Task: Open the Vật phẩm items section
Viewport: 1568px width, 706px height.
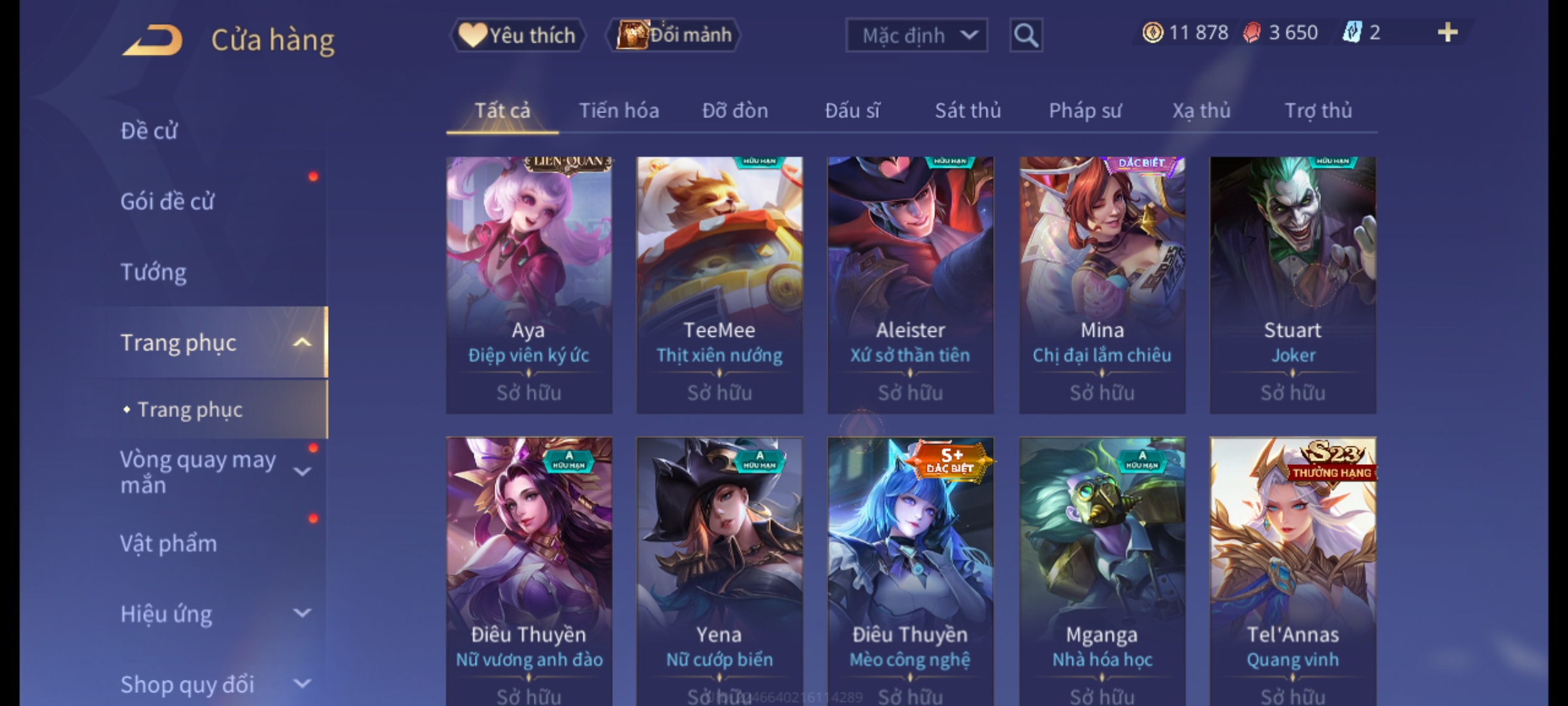Action: tap(169, 544)
